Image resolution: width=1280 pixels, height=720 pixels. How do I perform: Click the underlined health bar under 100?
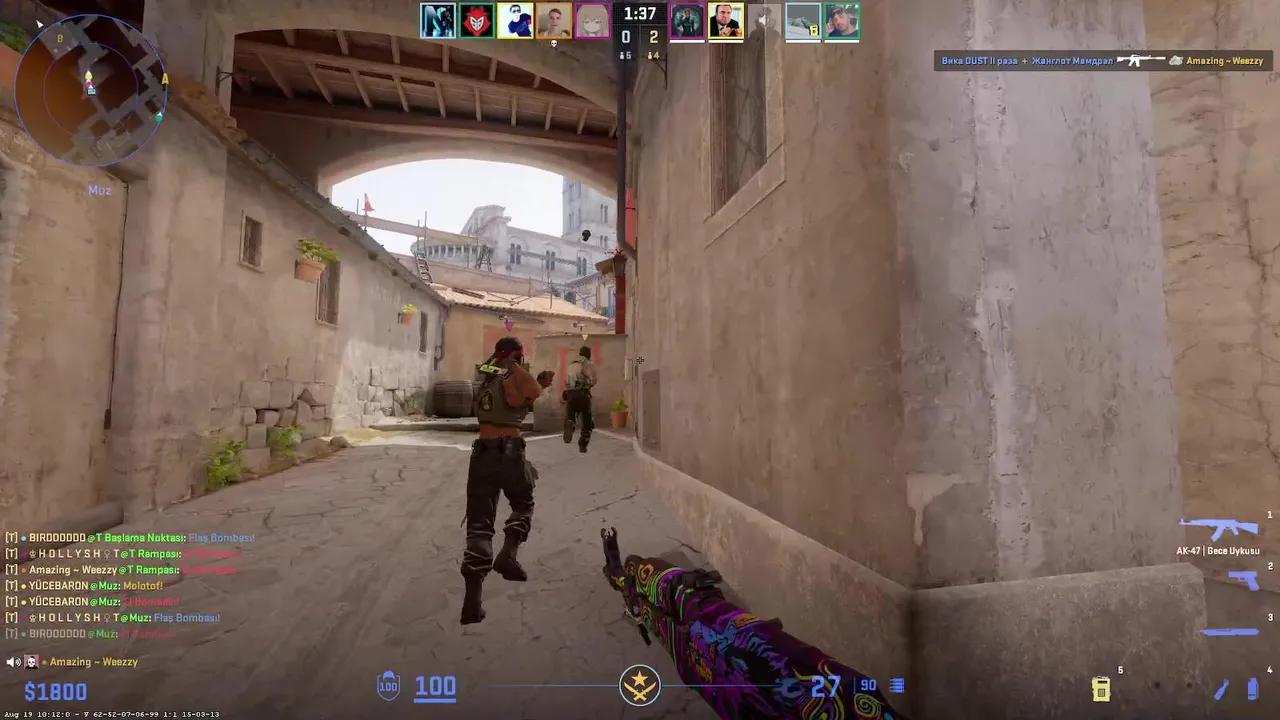435,701
